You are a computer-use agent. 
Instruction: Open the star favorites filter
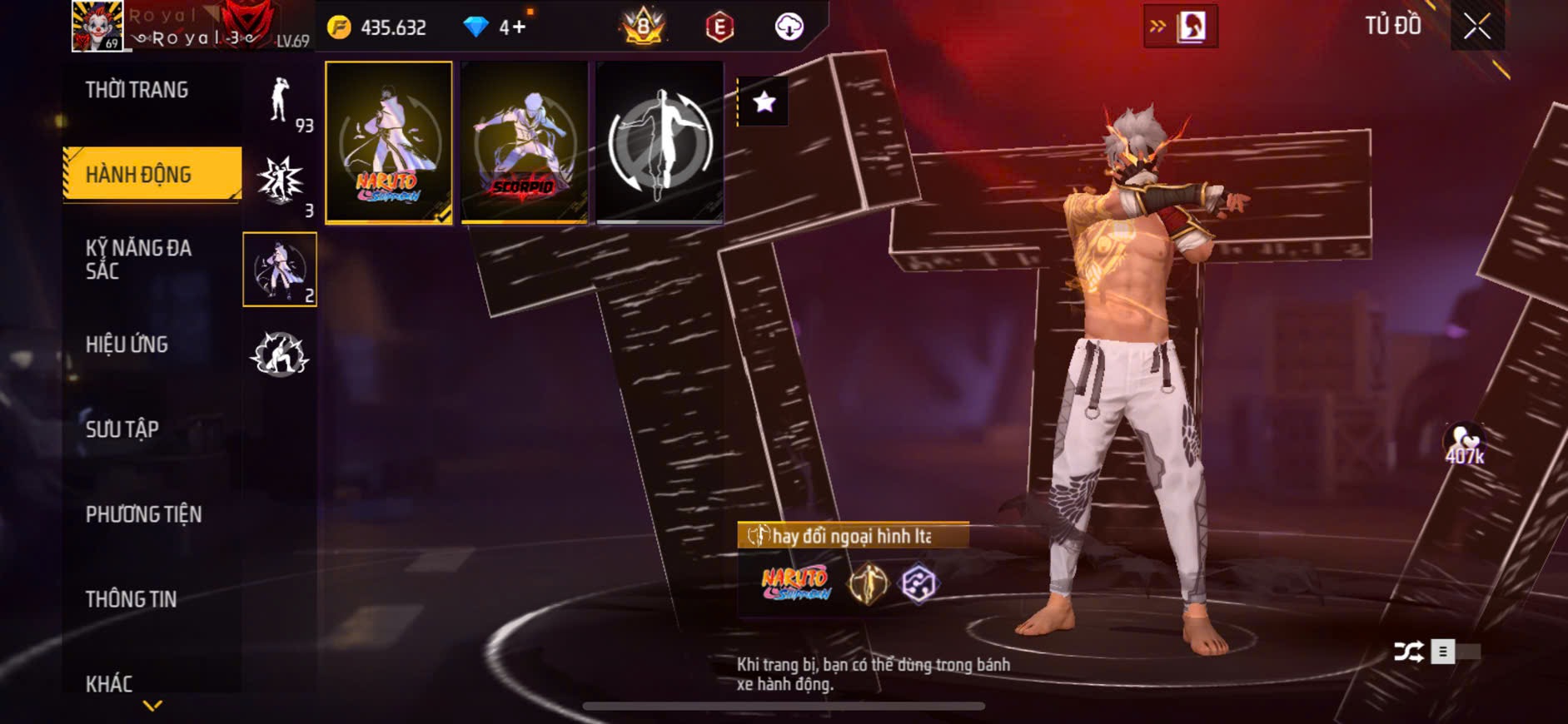pos(764,102)
